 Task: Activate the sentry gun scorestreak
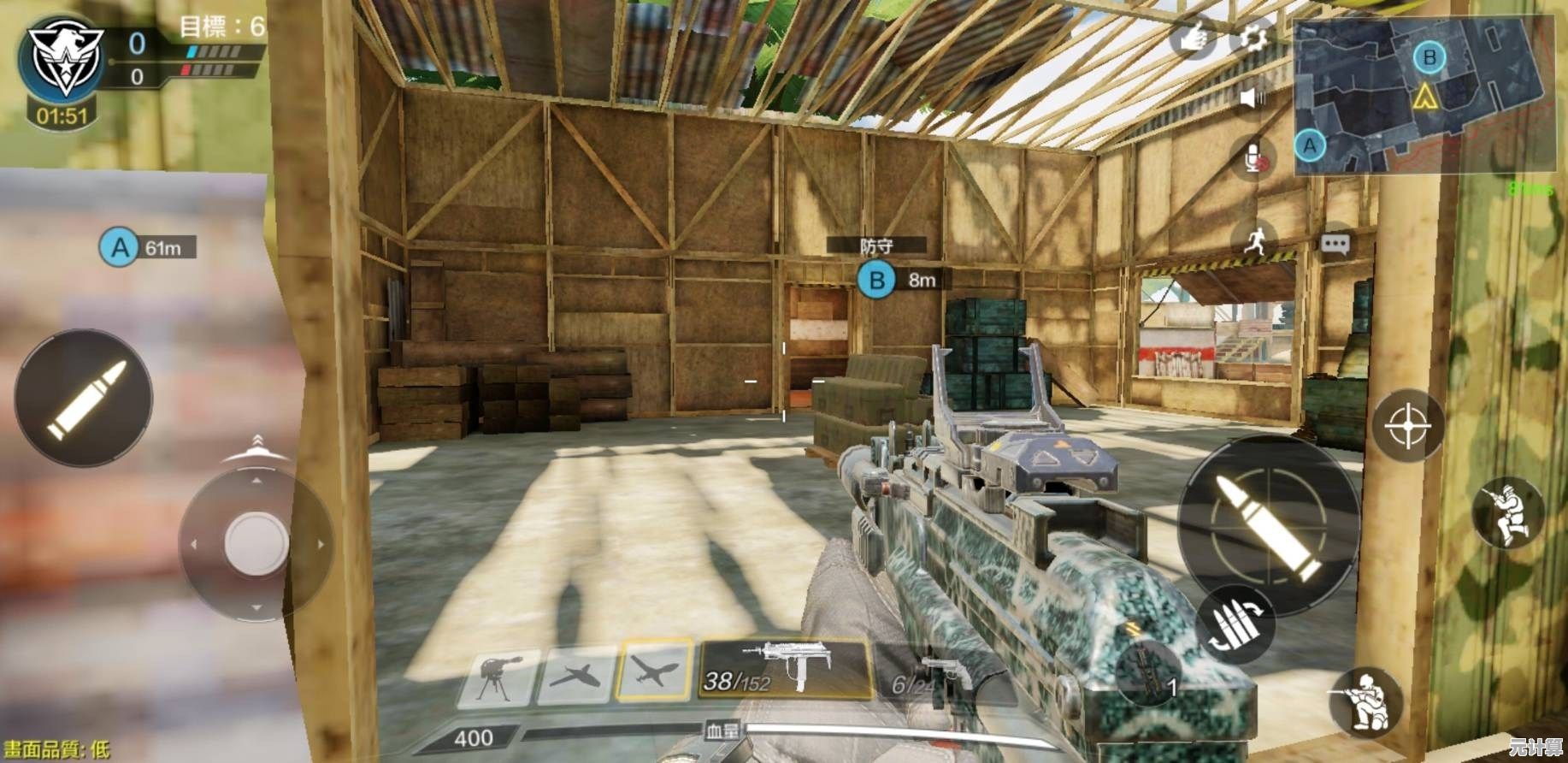click(499, 677)
